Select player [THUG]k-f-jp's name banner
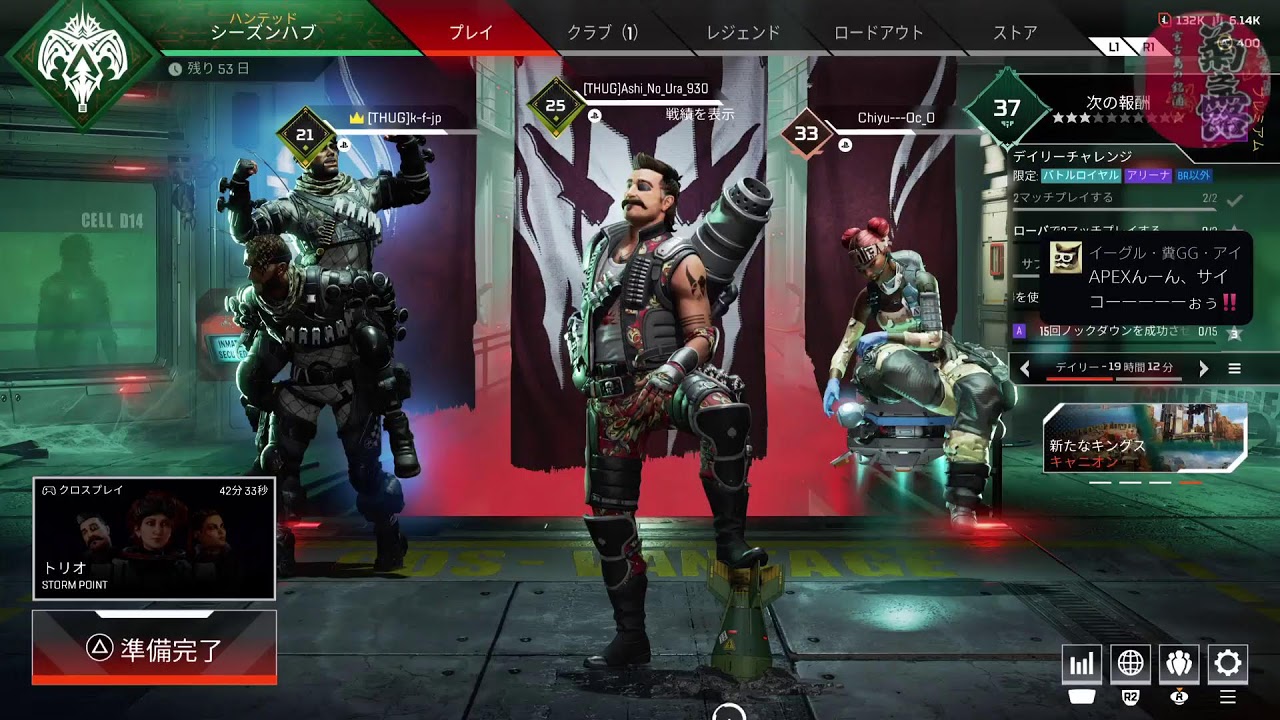 point(404,118)
